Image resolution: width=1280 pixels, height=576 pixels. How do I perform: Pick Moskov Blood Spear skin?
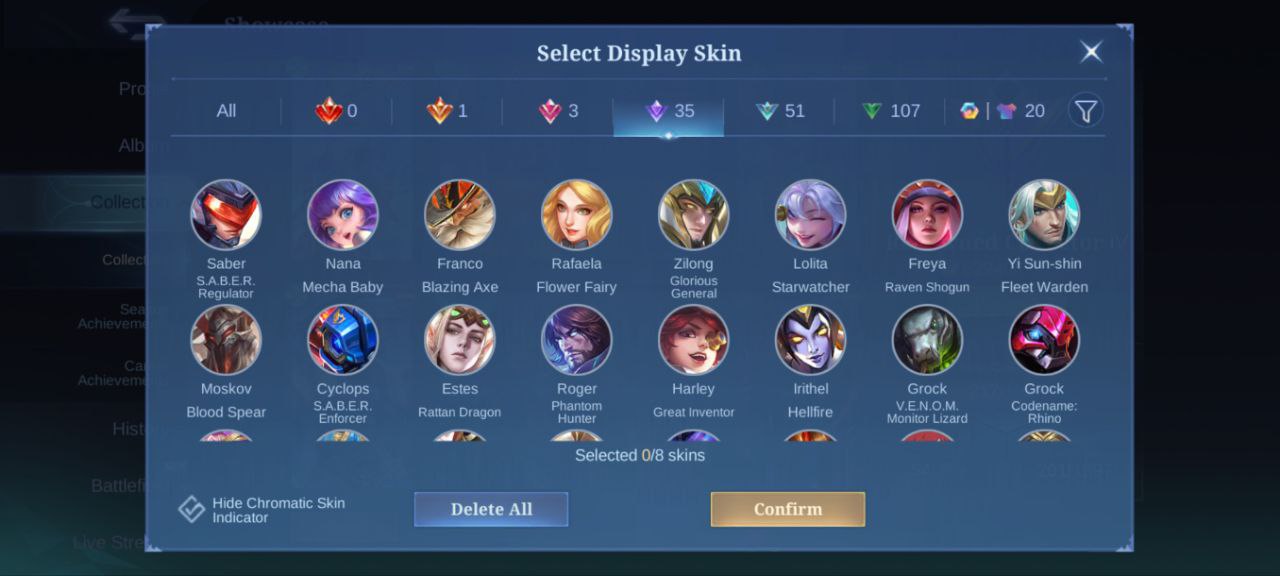point(226,340)
